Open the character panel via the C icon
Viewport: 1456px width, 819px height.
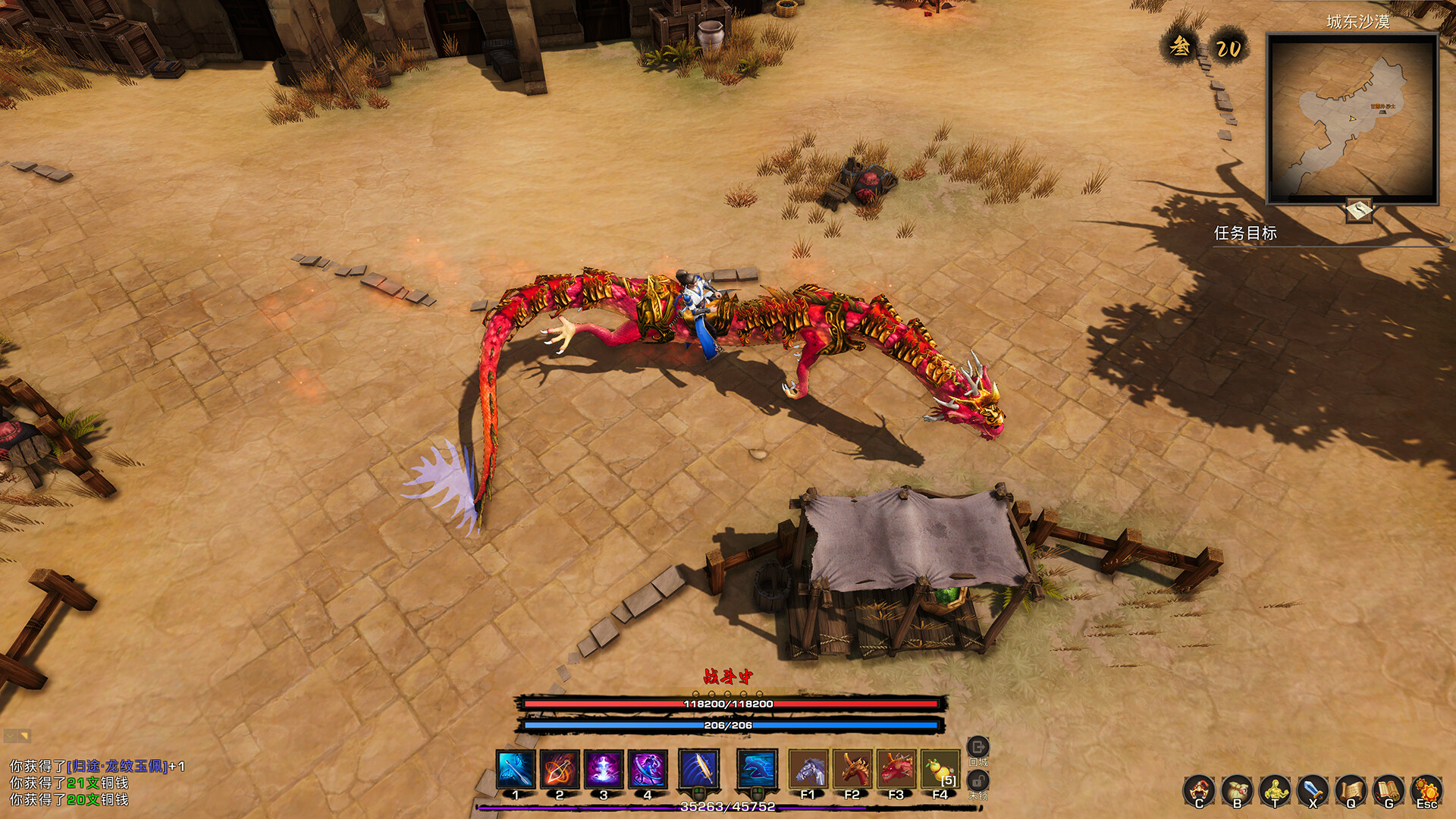1199,790
